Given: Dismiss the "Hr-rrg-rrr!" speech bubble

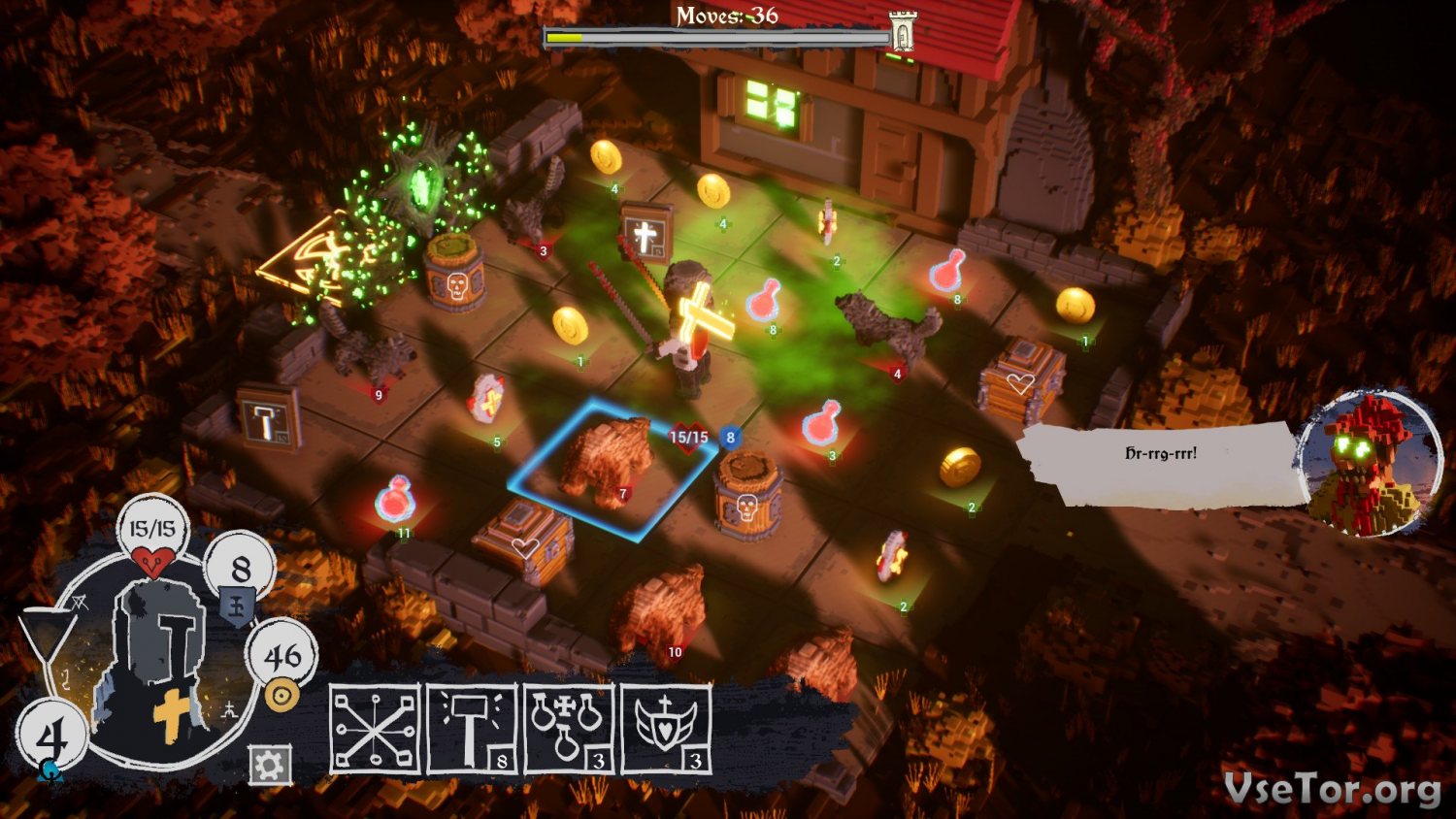Looking at the screenshot, I should [1160, 464].
